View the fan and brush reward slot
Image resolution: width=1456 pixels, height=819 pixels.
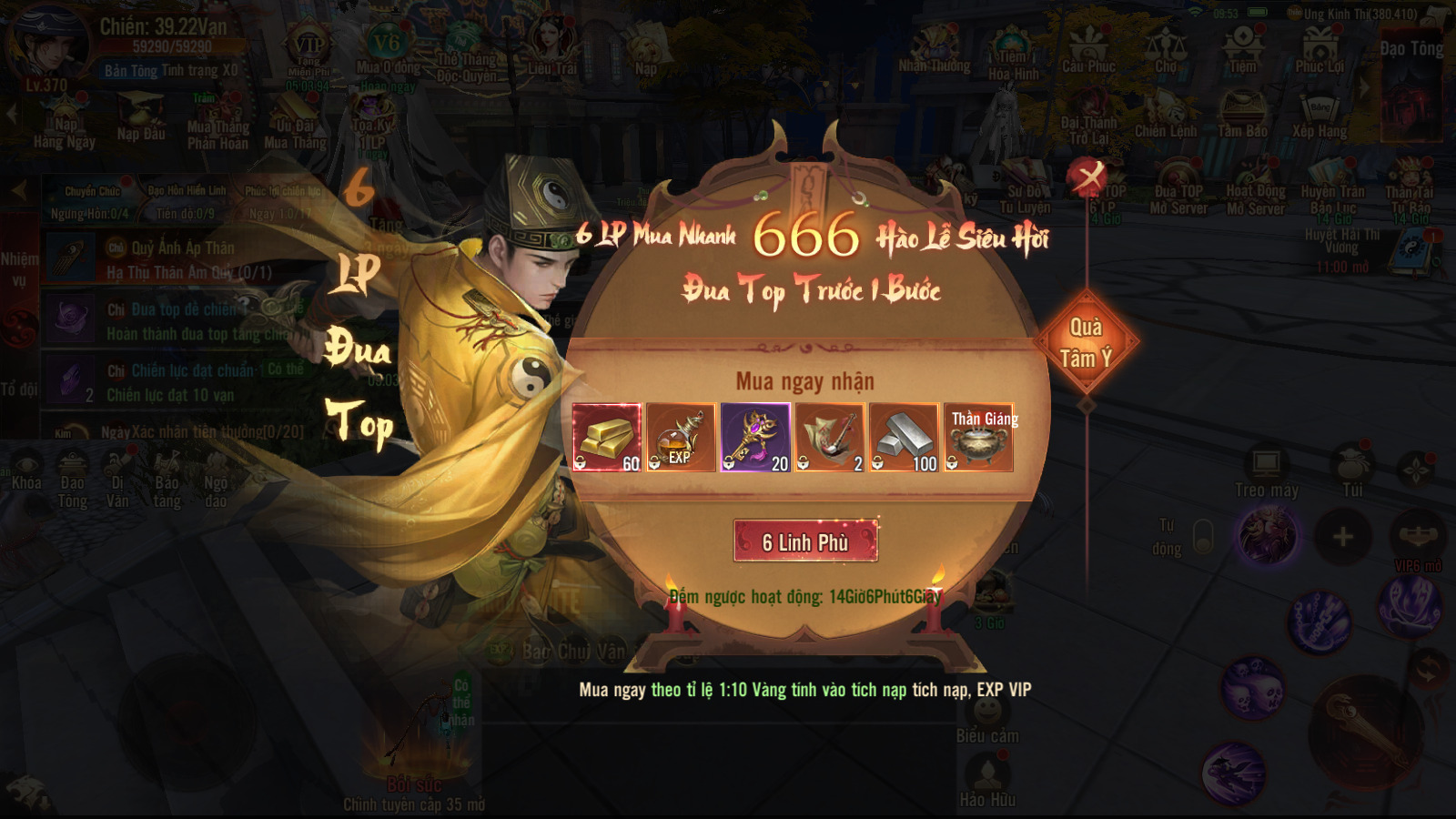pos(830,438)
